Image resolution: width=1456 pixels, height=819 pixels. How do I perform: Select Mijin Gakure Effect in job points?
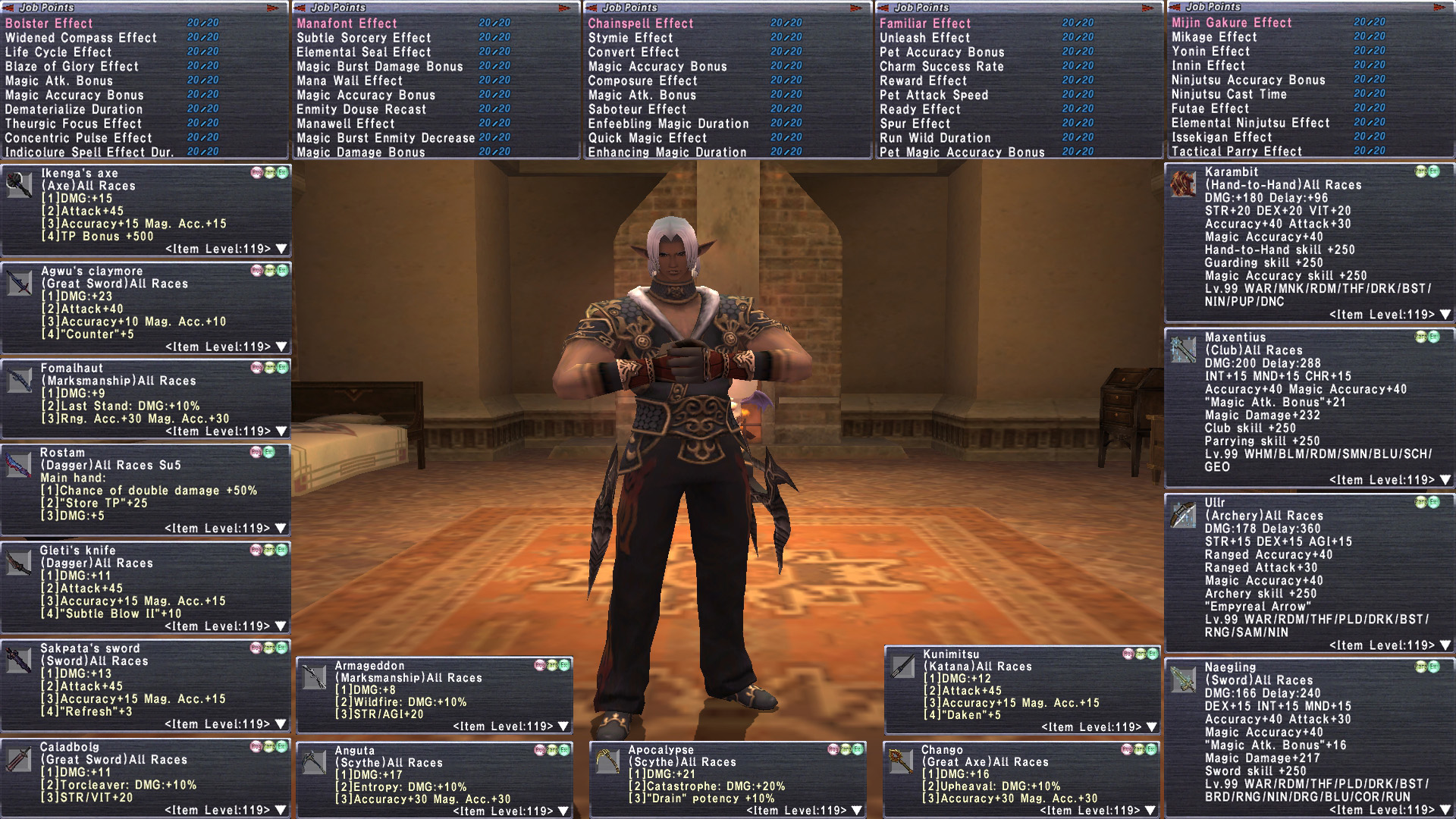point(1232,23)
